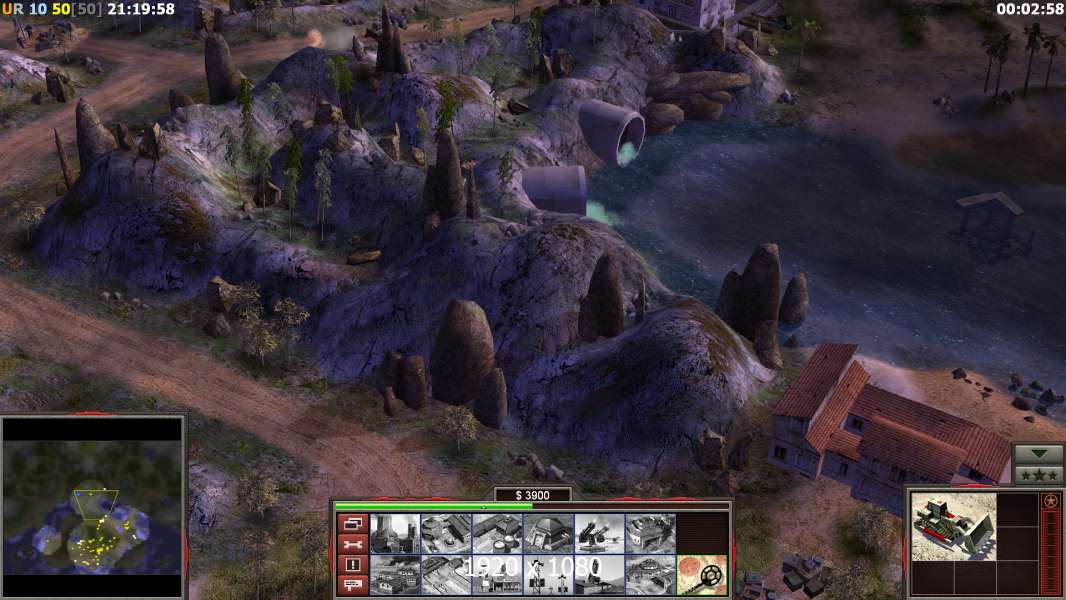1066x600 pixels.
Task: Click the wrench button
Action: [352, 544]
